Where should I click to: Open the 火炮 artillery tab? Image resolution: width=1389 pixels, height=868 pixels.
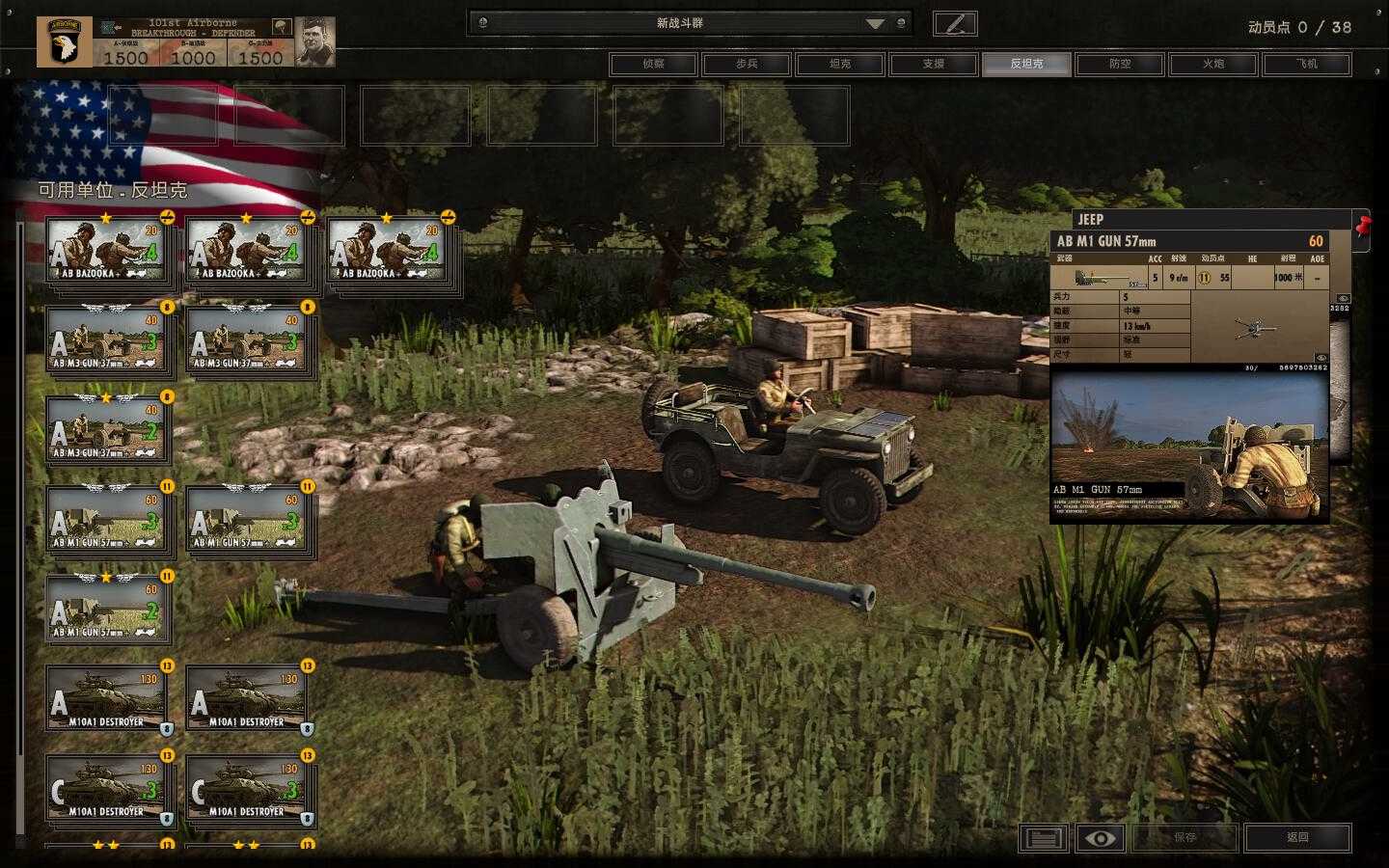pyautogui.click(x=1212, y=64)
